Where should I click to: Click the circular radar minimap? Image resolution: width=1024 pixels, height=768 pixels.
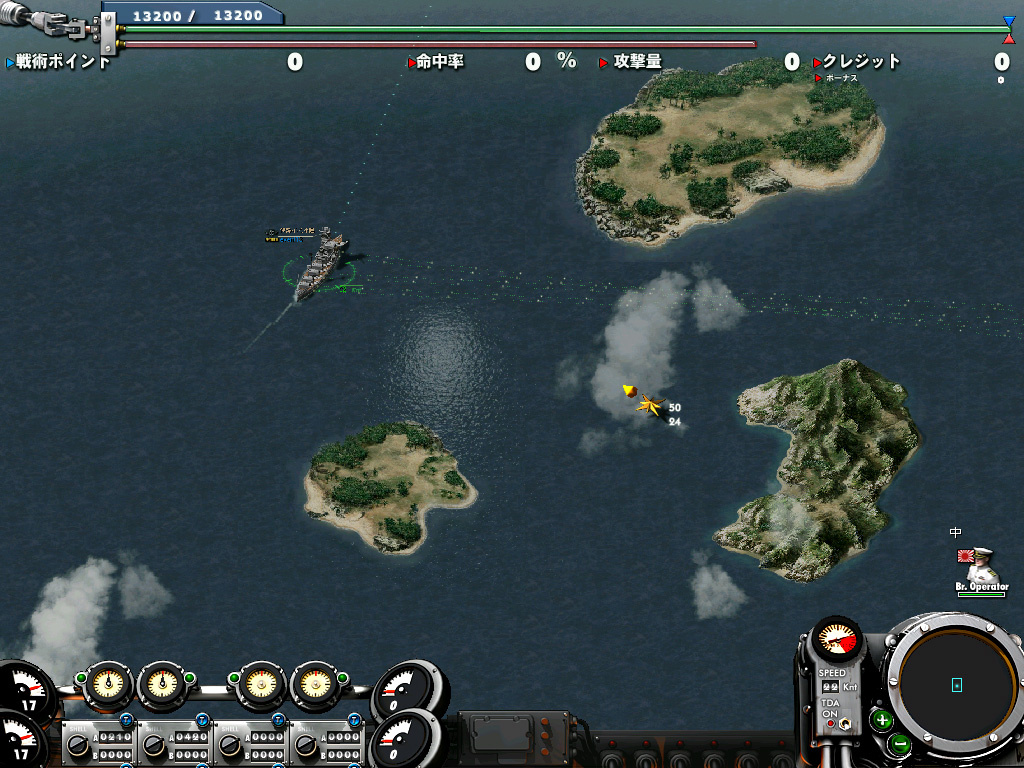pyautogui.click(x=956, y=685)
